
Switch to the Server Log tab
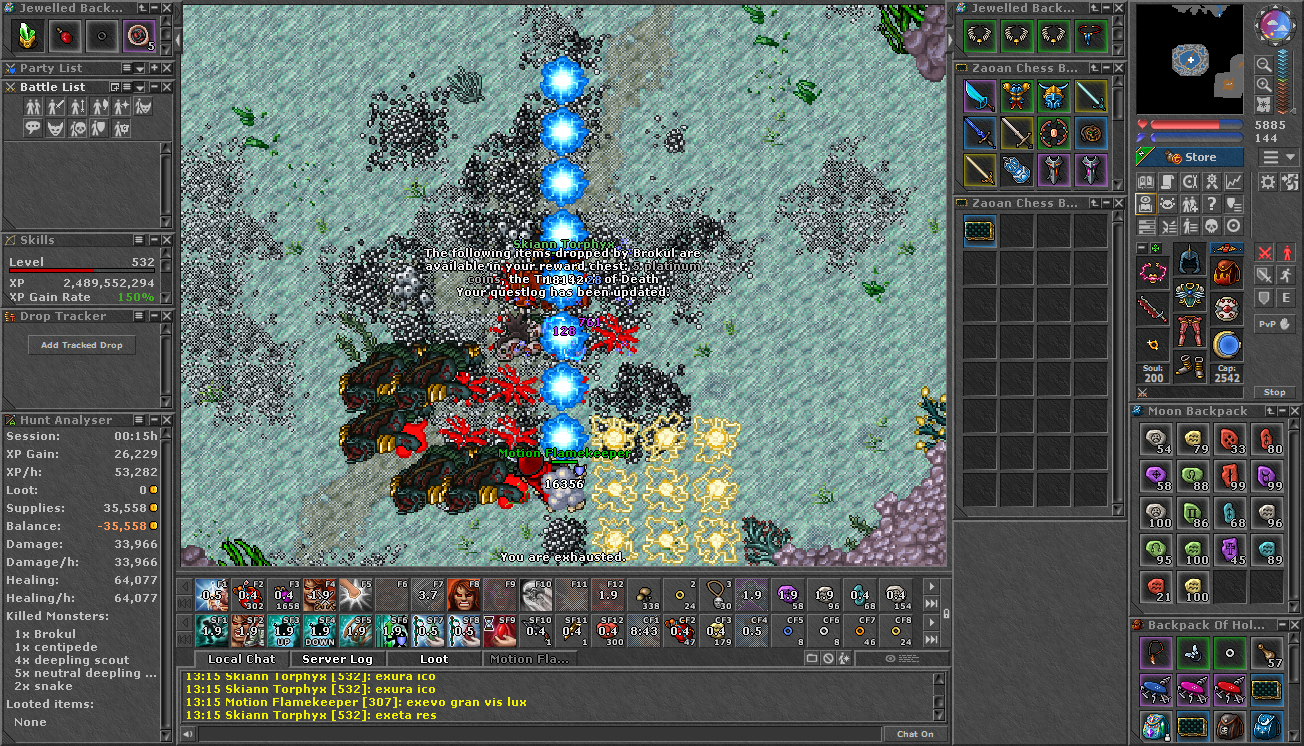(x=337, y=659)
